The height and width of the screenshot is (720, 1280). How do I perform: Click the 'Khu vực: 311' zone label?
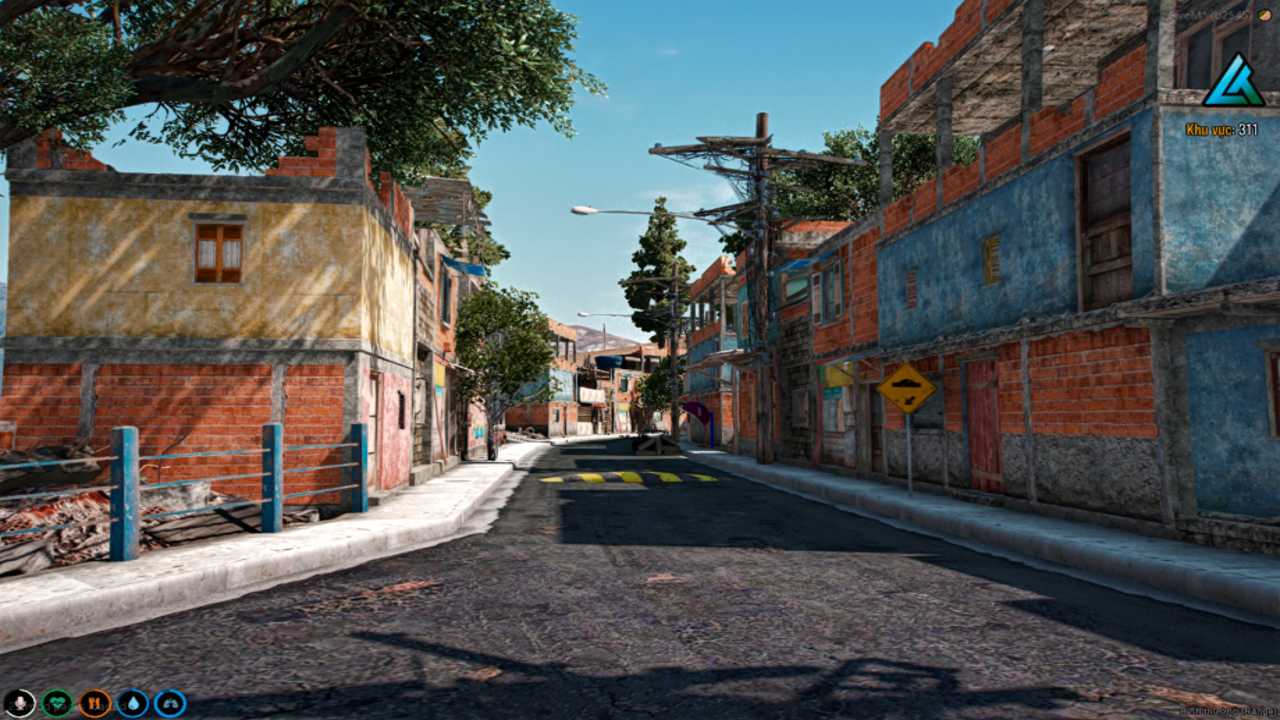(1222, 129)
